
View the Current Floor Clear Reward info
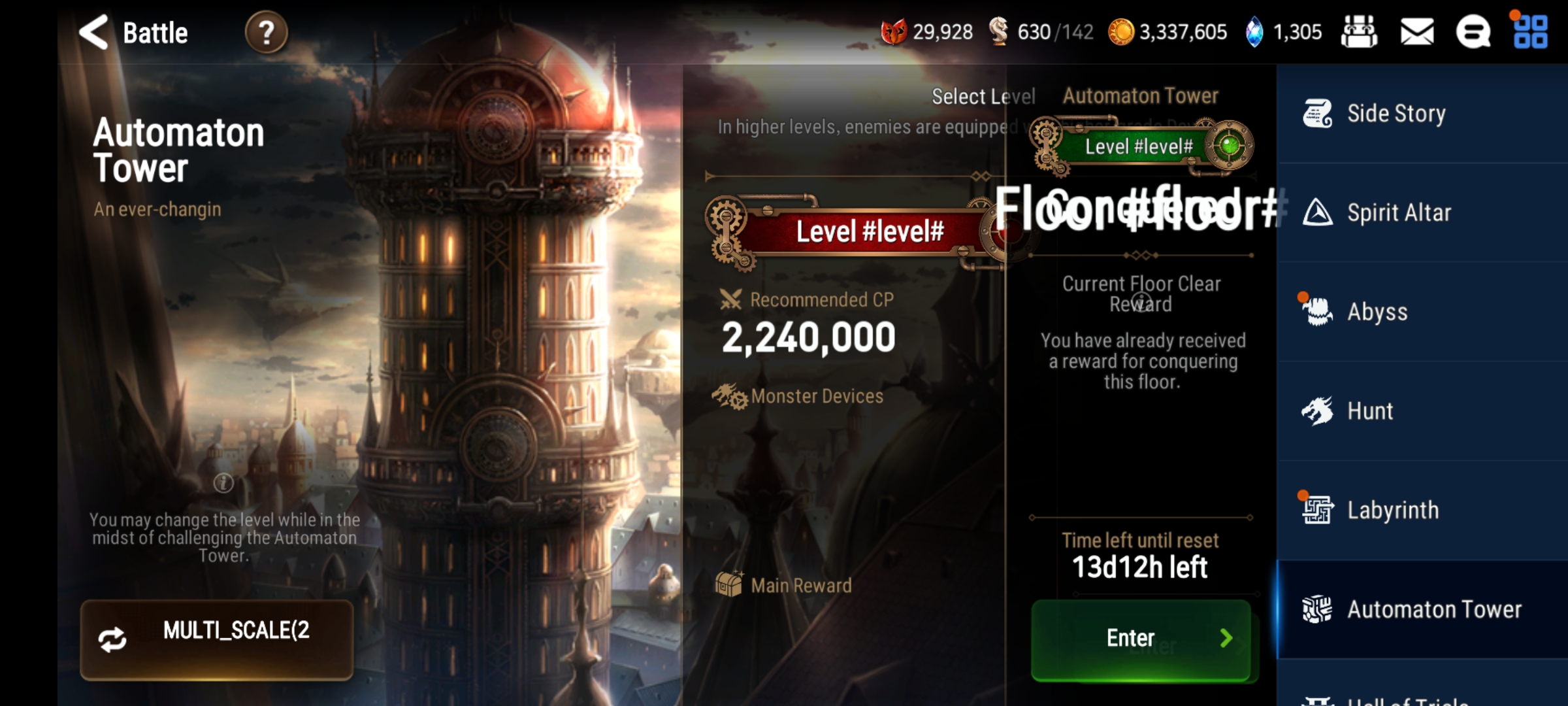click(1141, 302)
